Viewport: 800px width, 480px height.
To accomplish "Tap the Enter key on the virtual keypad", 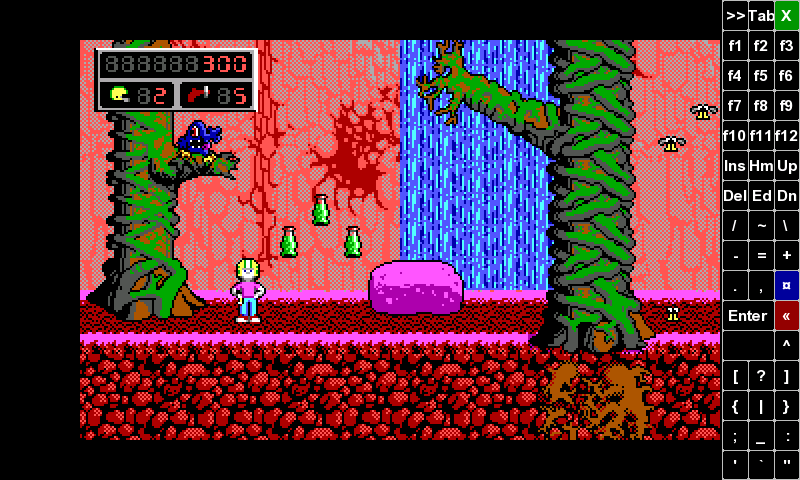I will coord(747,316).
